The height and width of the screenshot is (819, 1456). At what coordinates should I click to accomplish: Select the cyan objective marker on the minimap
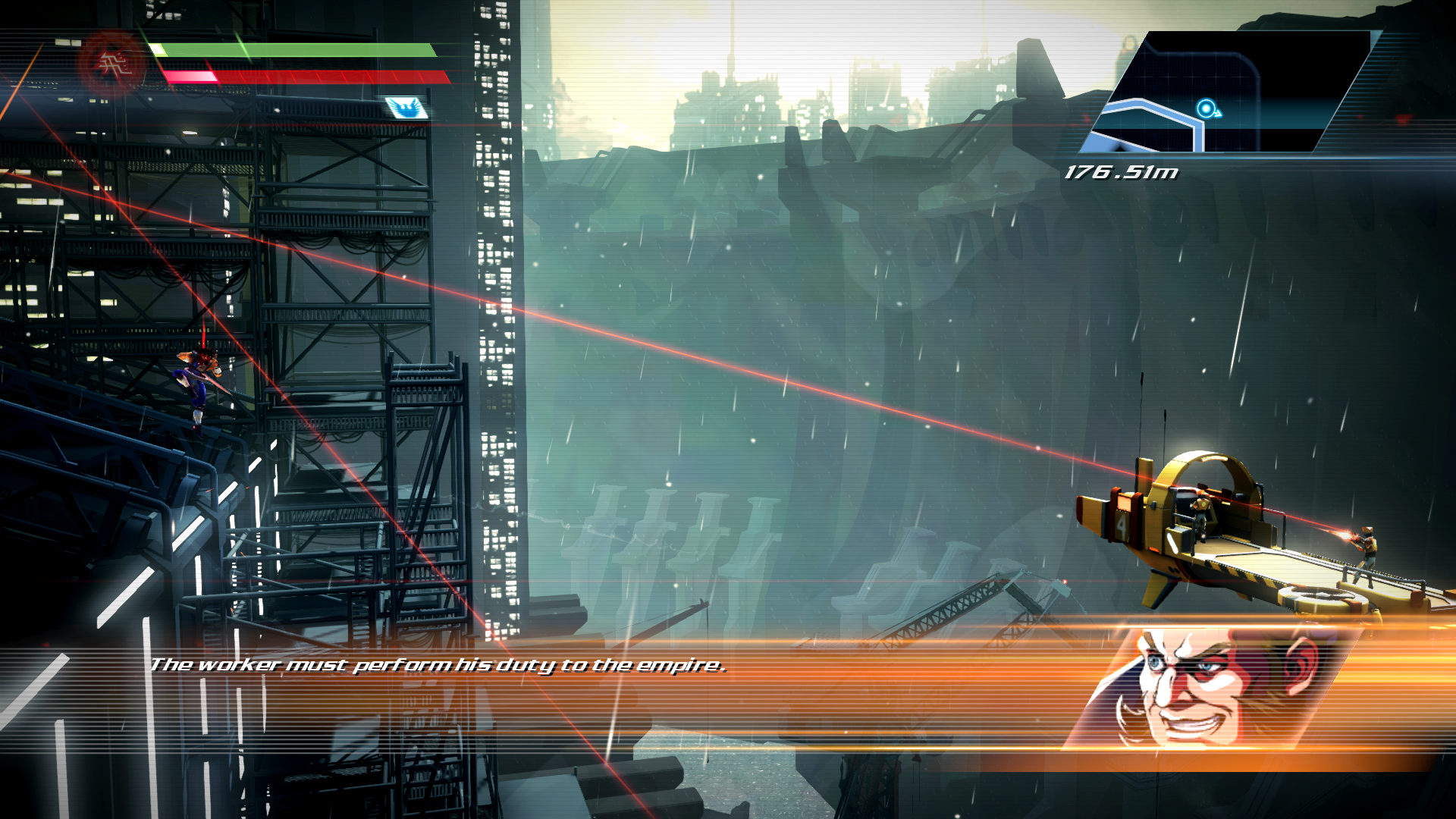click(1206, 109)
